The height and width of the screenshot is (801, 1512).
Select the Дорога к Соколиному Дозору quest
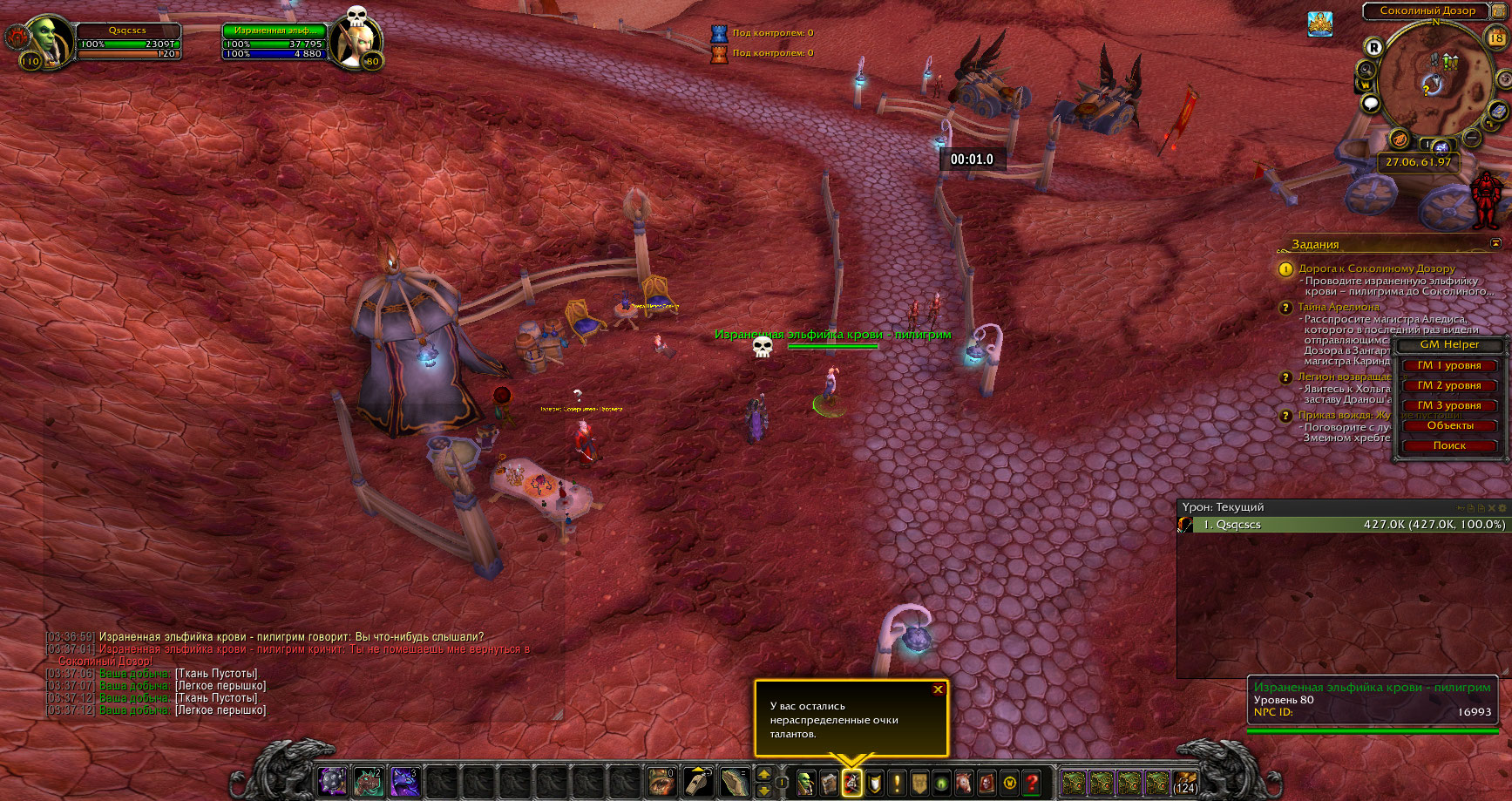pyautogui.click(x=1376, y=268)
